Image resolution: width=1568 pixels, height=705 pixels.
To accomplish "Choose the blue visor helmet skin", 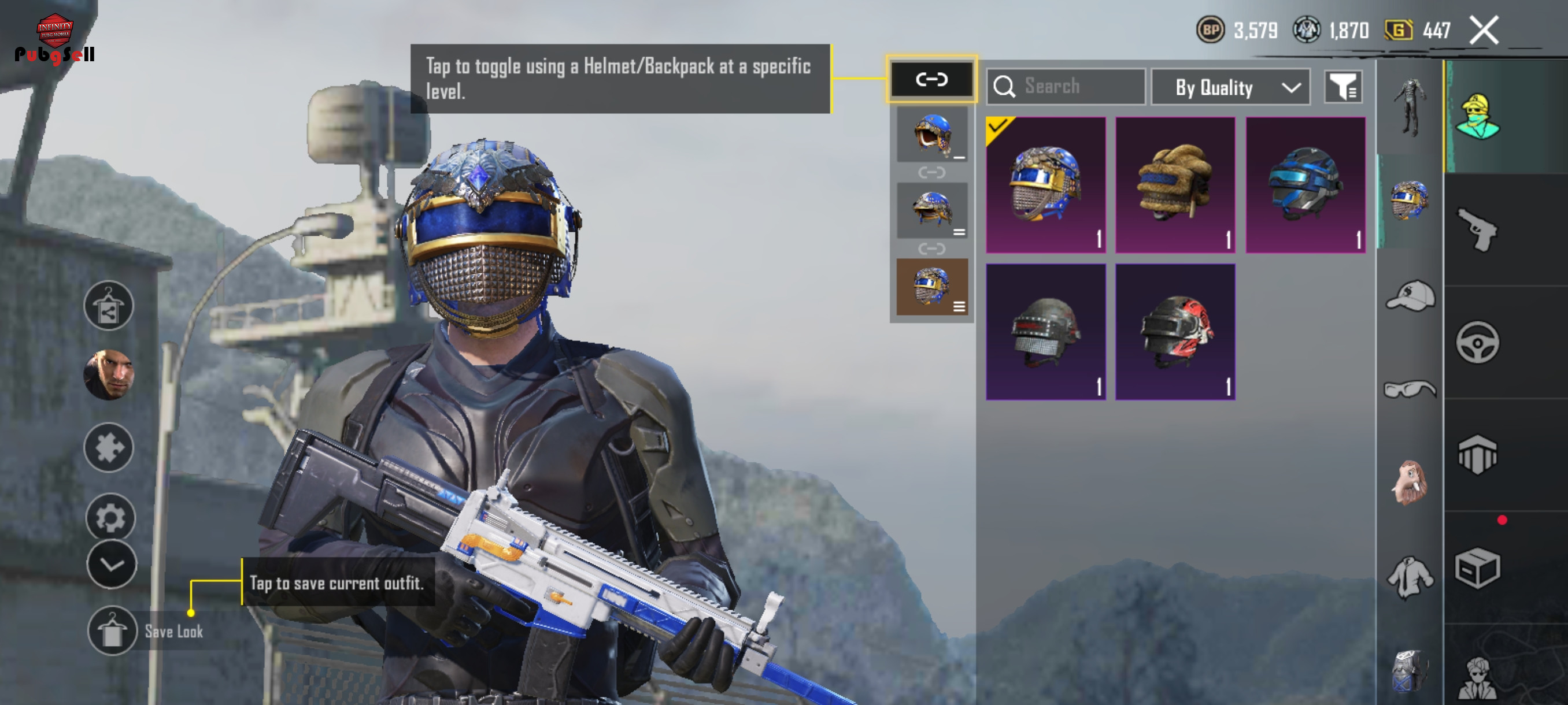I will tap(1305, 184).
